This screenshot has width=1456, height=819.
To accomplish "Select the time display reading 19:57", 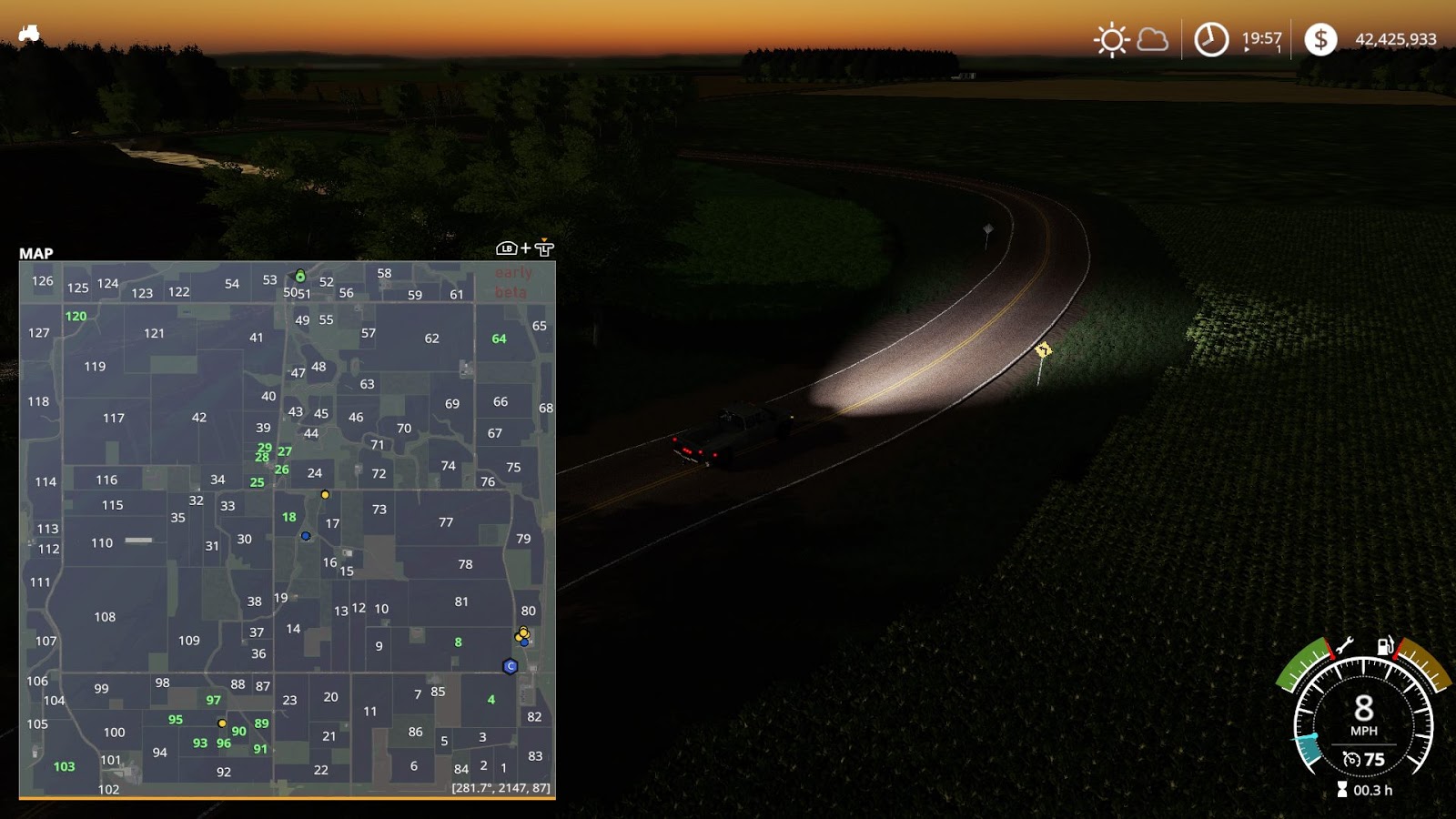I will [1260, 39].
